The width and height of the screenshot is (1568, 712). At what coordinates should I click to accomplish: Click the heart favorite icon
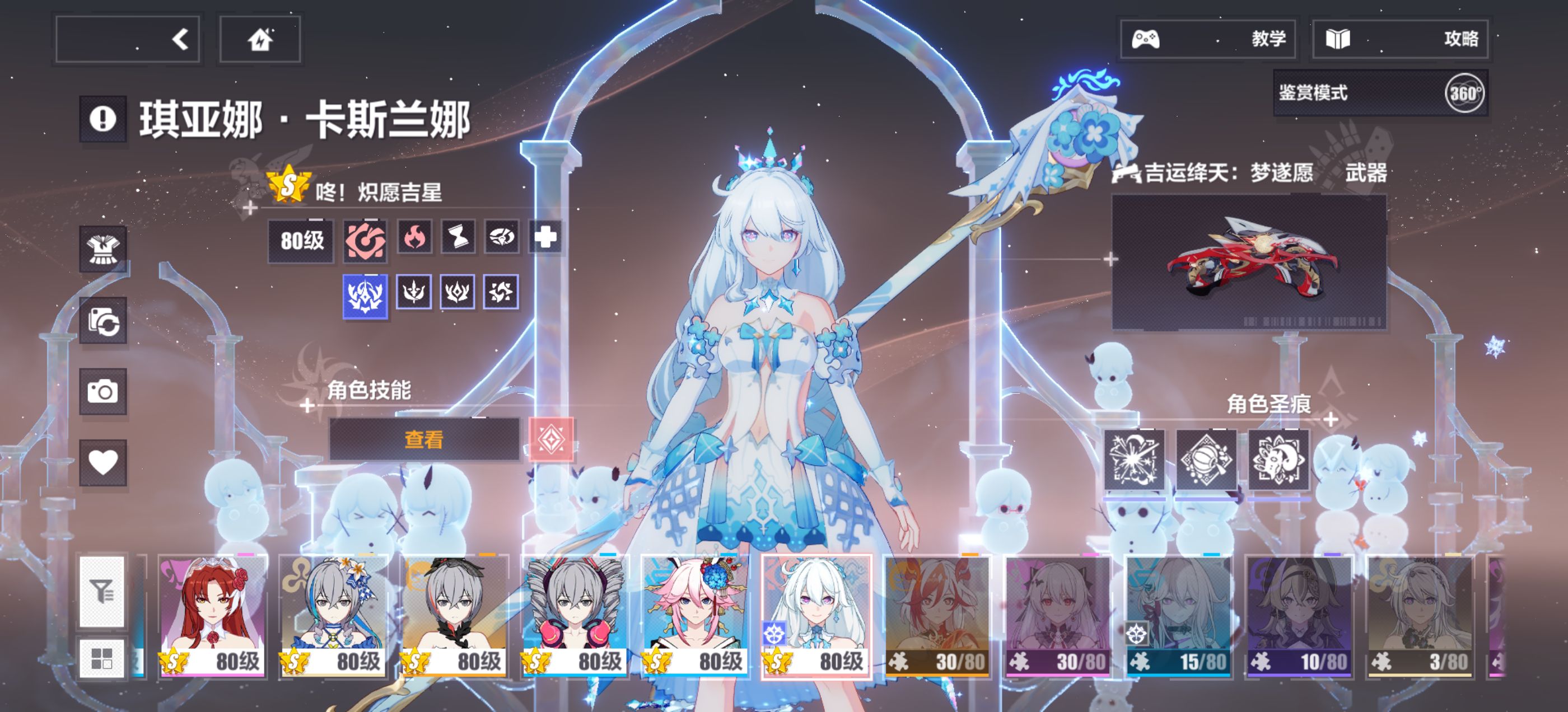(103, 462)
